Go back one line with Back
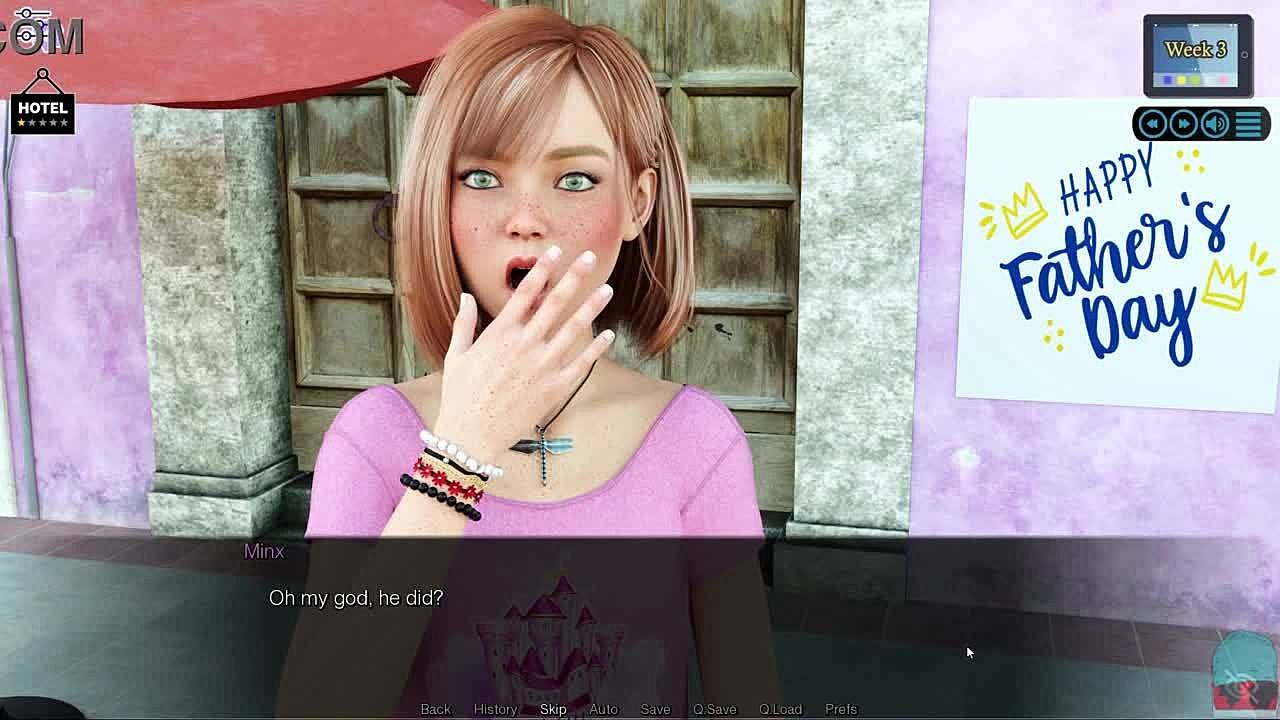 tap(435, 709)
